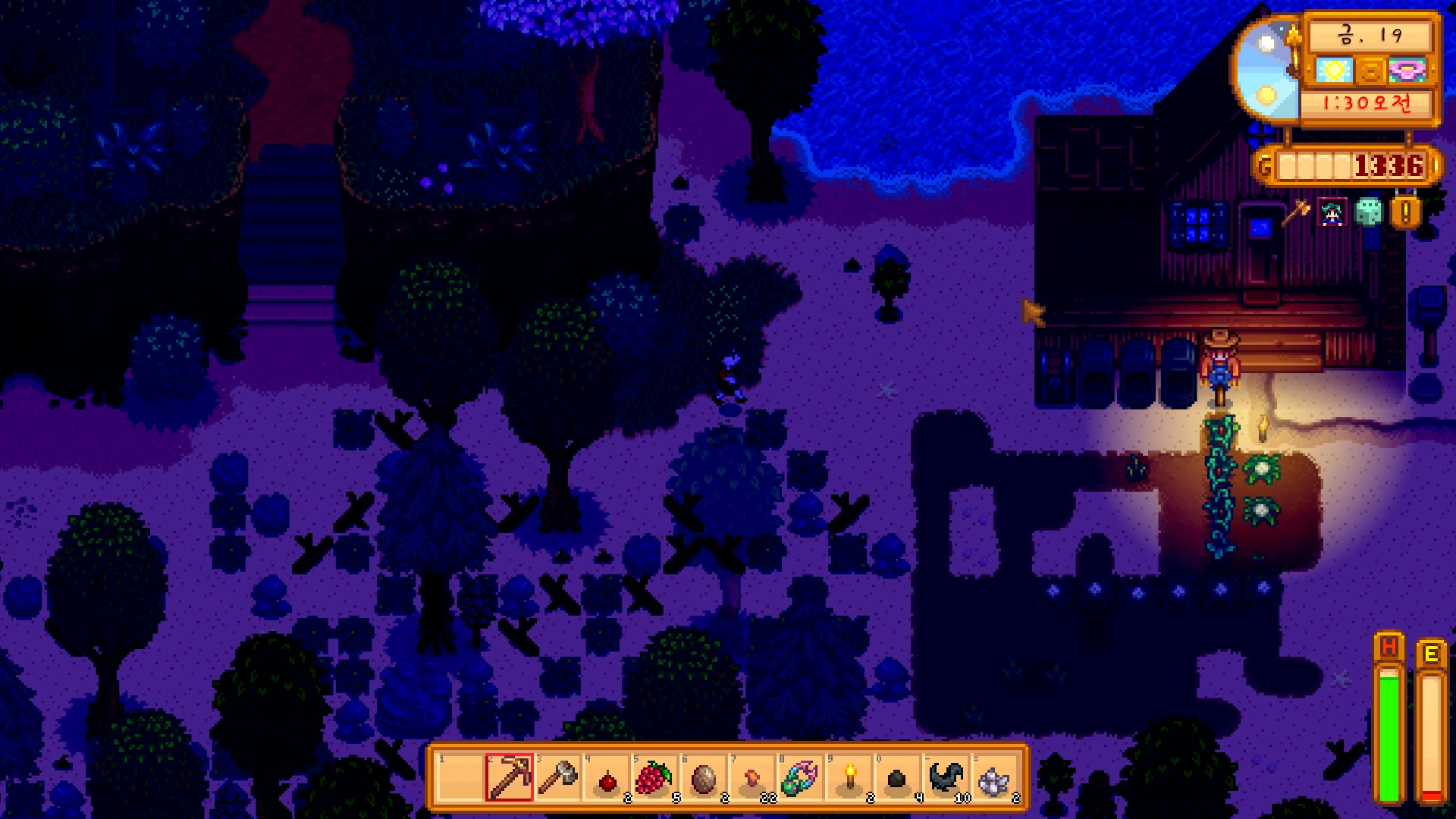Click the golden axe buff icon
1456x819 pixels.
click(x=1296, y=212)
